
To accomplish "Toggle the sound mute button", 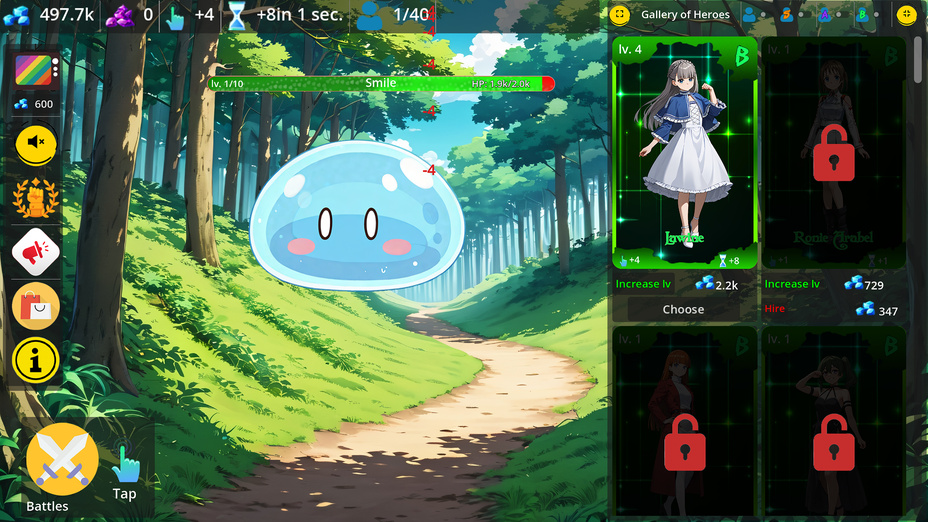I will click(x=36, y=144).
